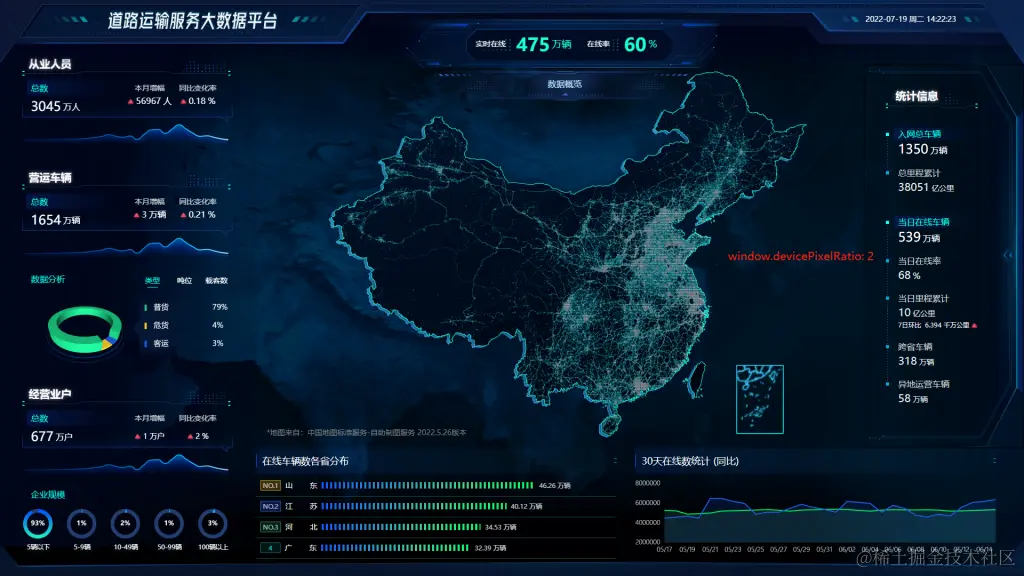Select the NO.2 江苏 ranking row
Screen dimensions: 1024x576
pos(435,506)
